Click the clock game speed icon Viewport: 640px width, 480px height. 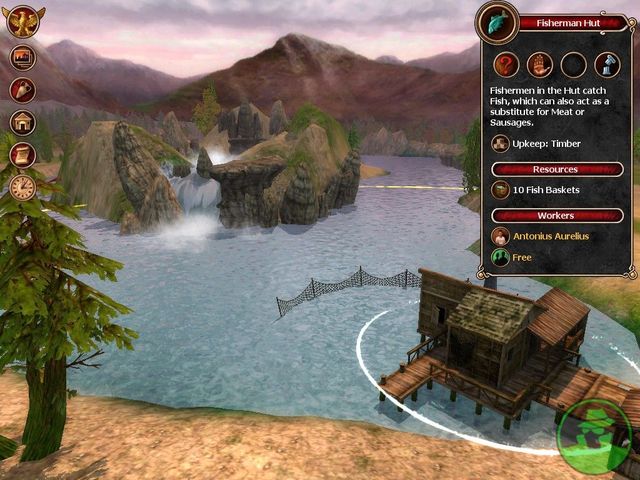coord(22,186)
